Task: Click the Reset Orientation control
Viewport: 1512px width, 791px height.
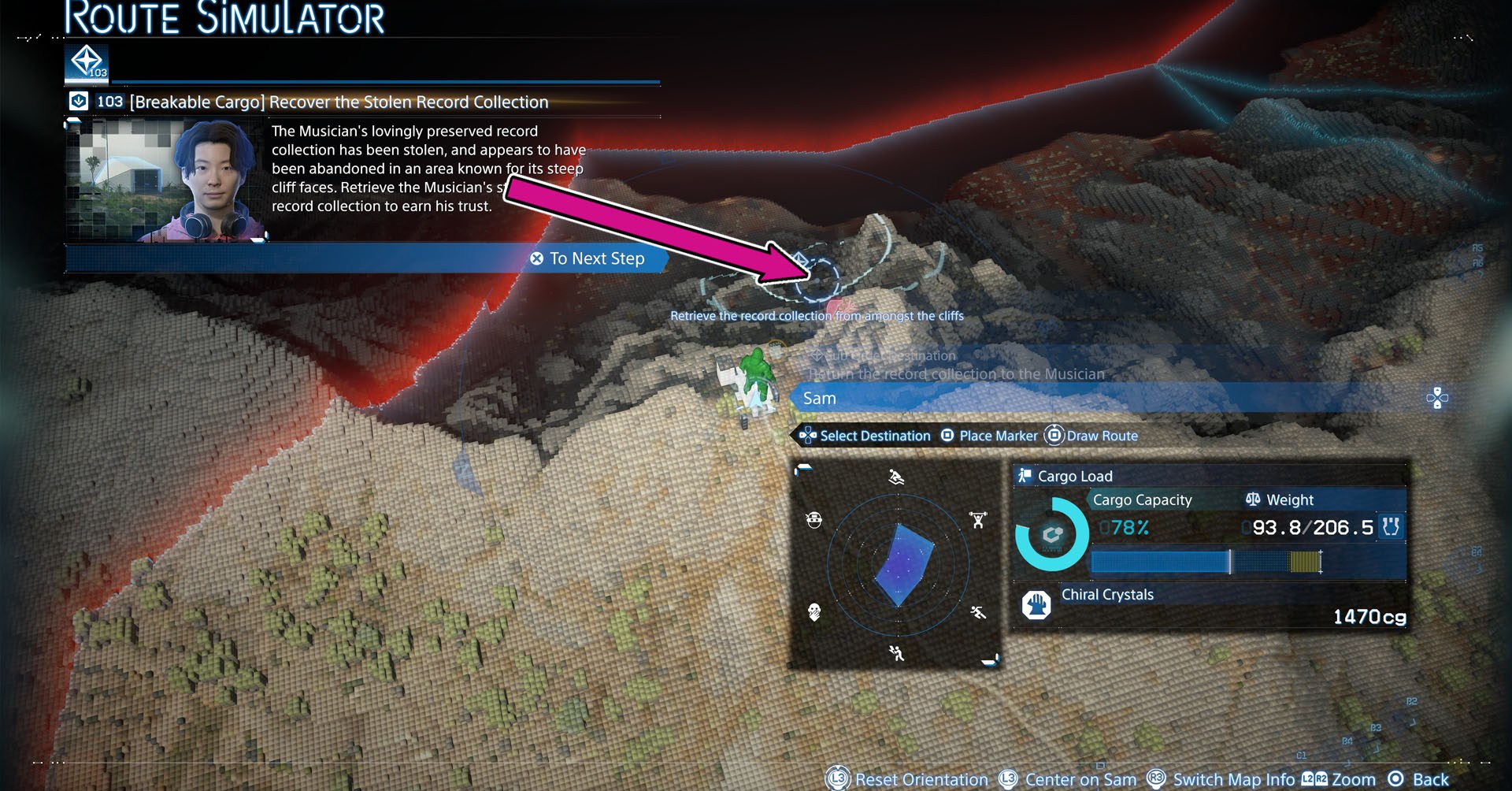Action: 907,779
